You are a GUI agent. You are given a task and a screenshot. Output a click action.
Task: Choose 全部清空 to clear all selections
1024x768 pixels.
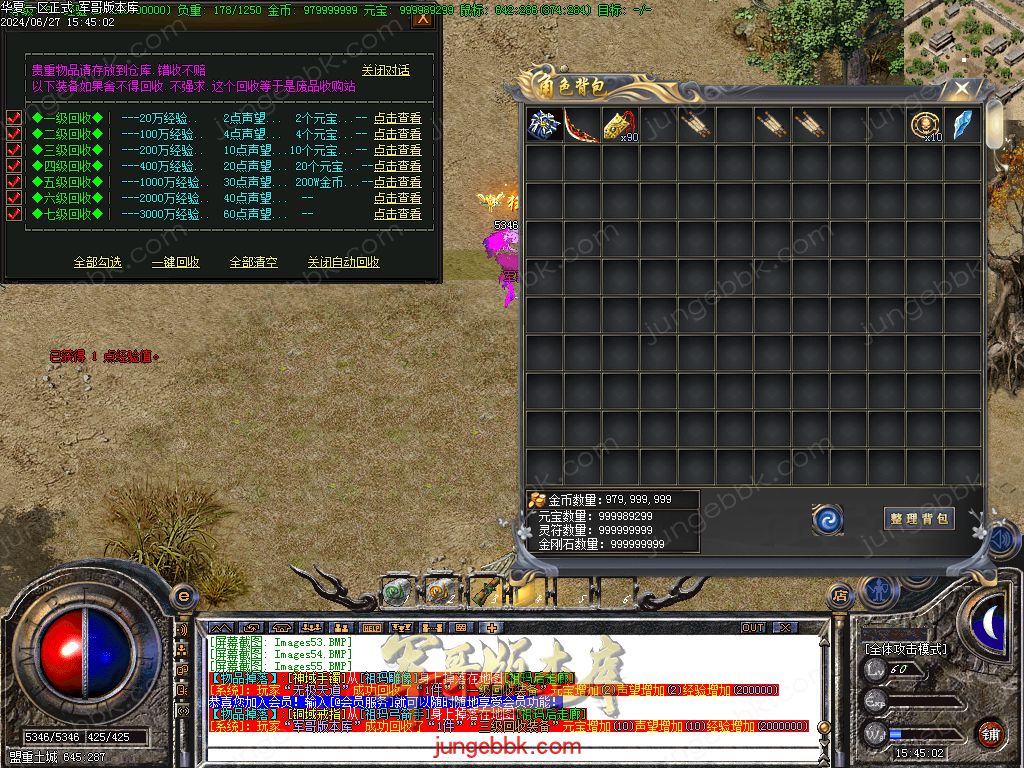click(x=254, y=262)
